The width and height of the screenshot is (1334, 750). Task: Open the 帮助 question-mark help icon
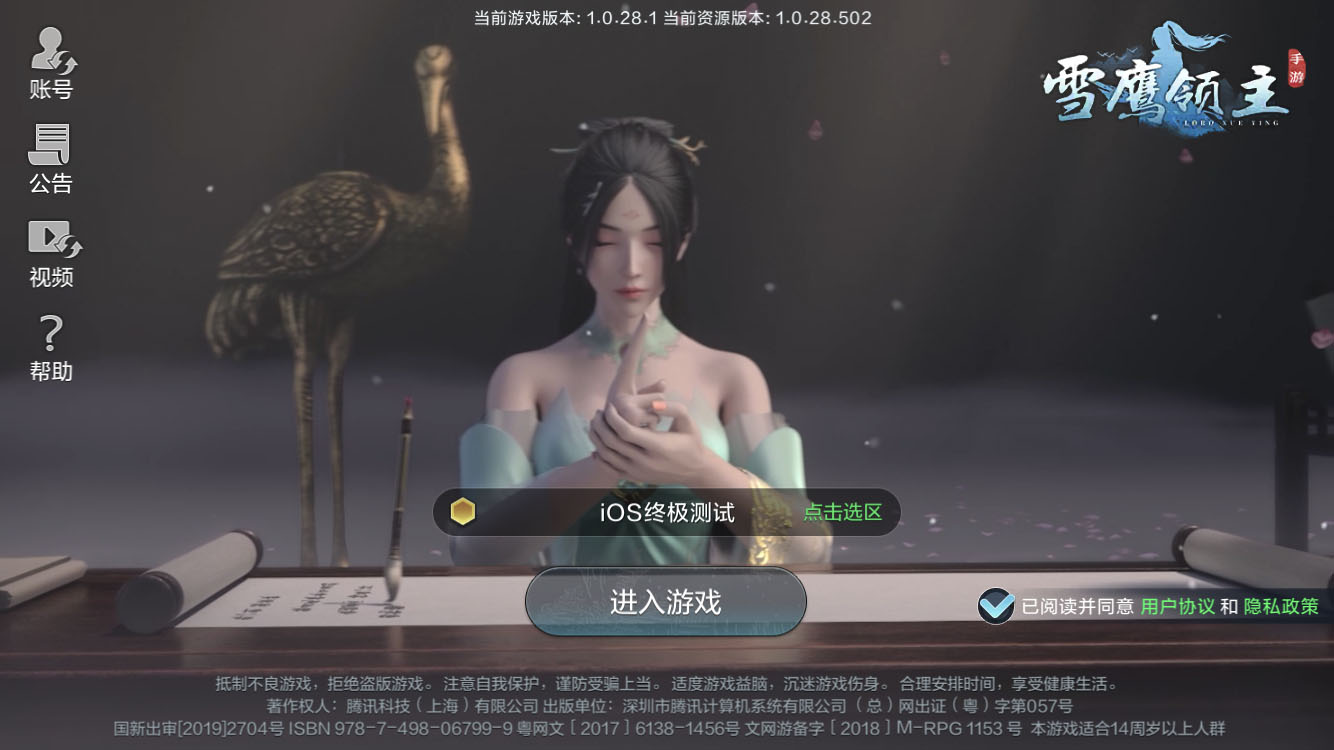coord(49,332)
